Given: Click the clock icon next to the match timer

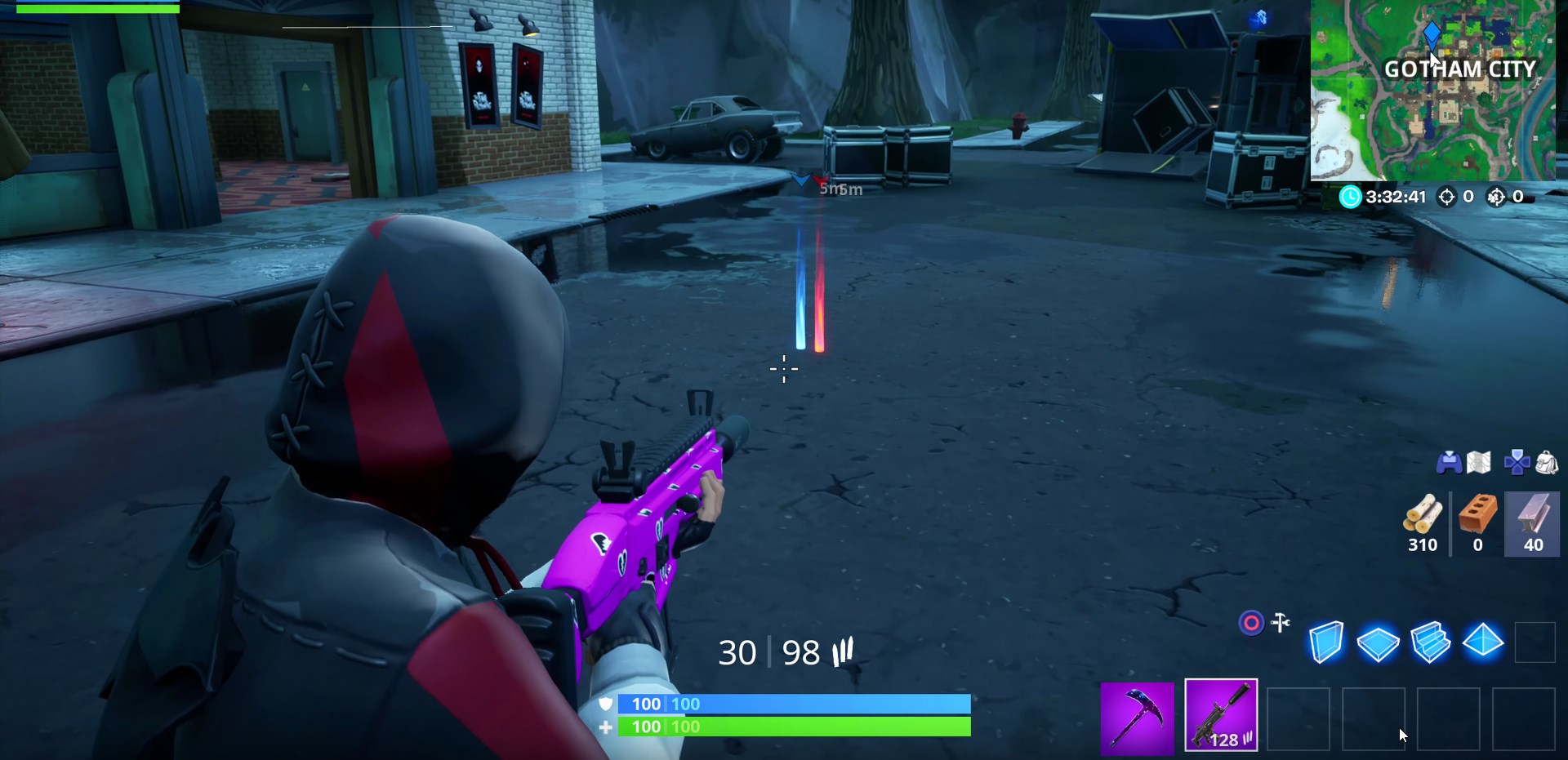Looking at the screenshot, I should (1349, 197).
